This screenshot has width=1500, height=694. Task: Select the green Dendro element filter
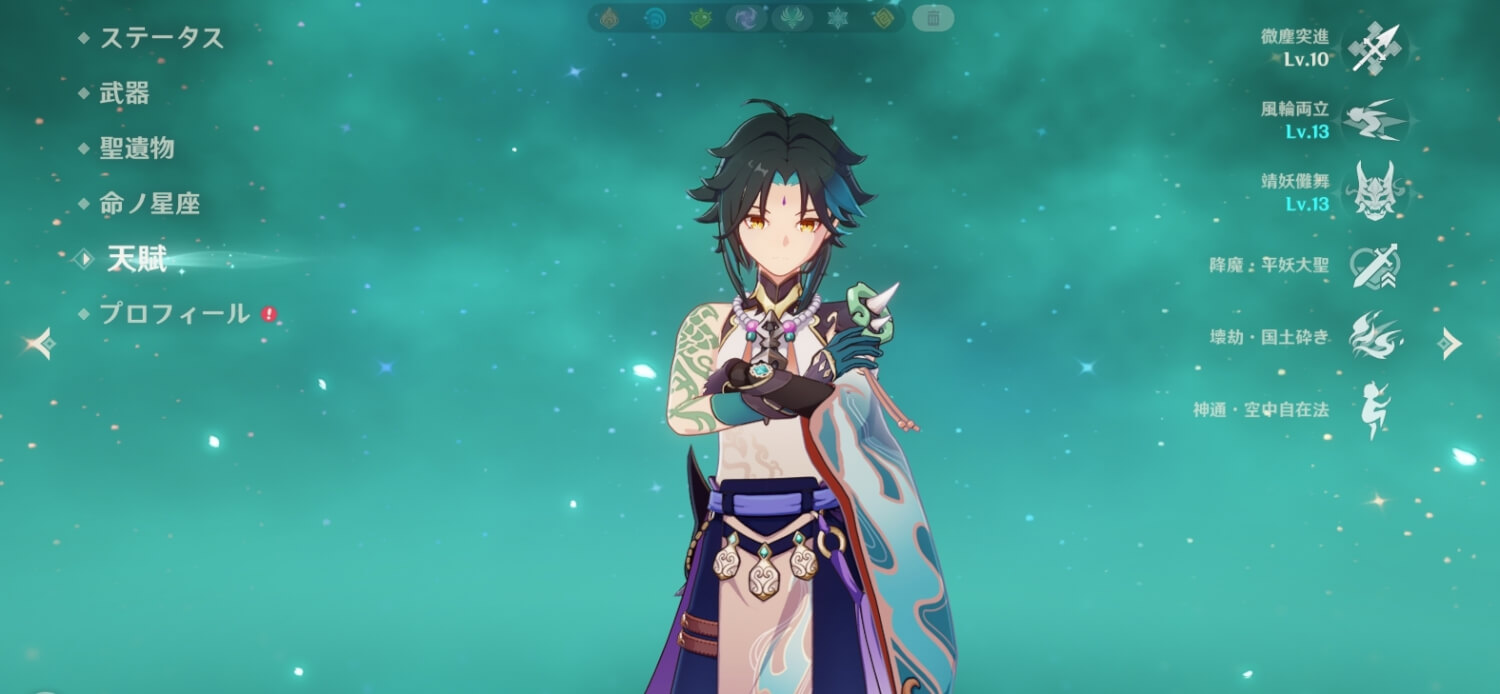[701, 17]
